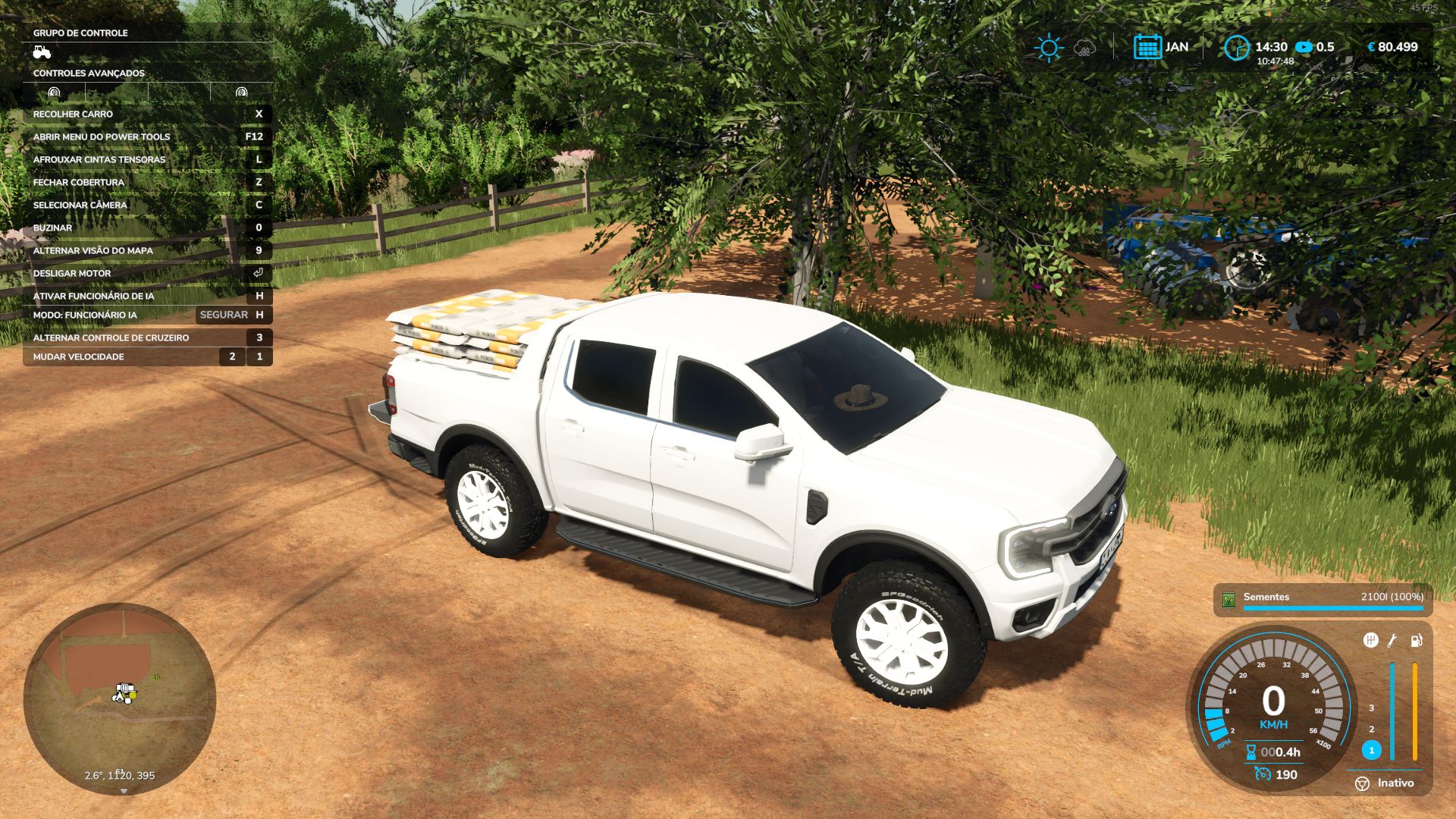Click the gearbox shifter icon
Image resolution: width=1456 pixels, height=819 pixels.
coord(1370,641)
